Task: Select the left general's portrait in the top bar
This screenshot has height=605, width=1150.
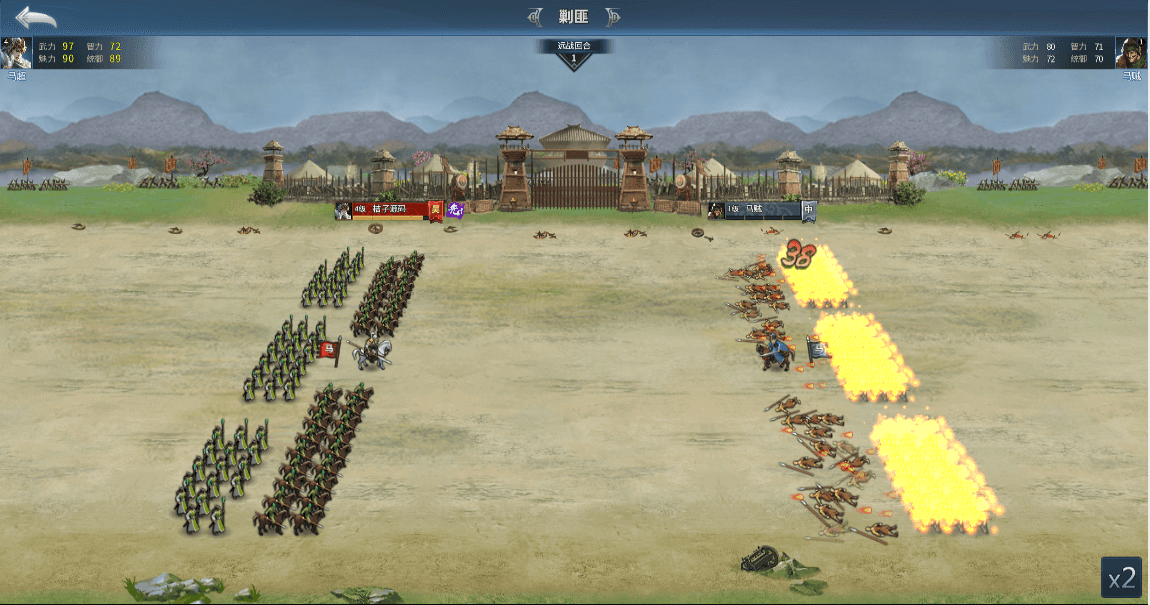Action: (15, 53)
